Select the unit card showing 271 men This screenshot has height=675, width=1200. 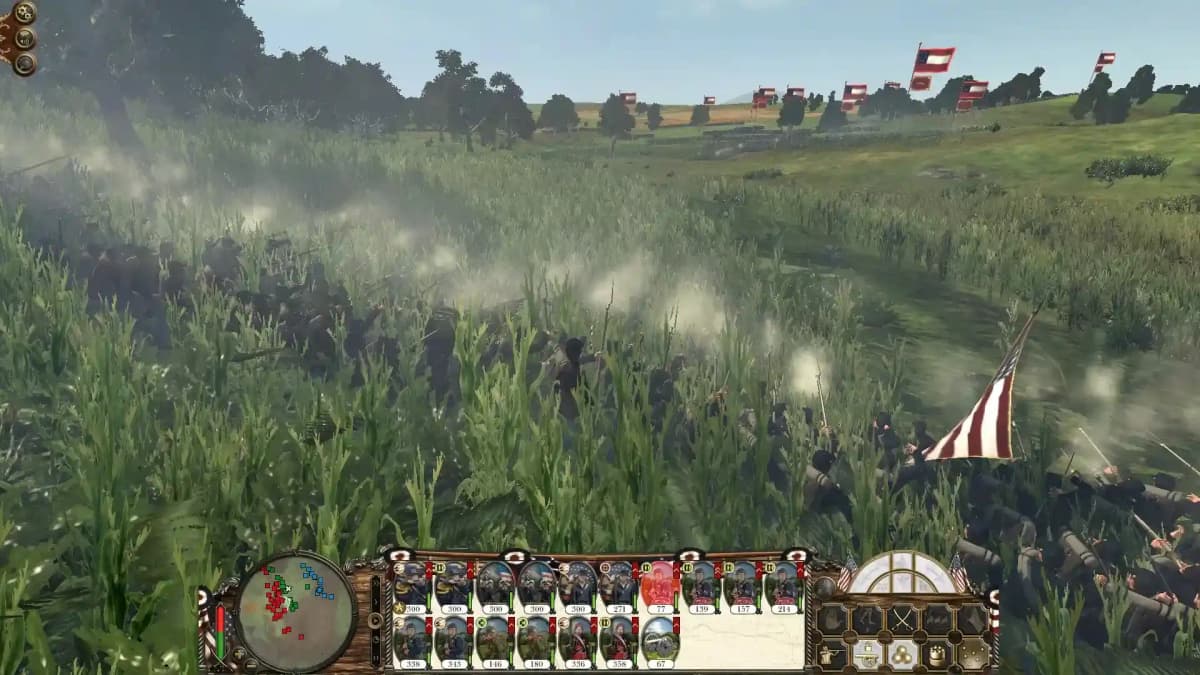pos(617,586)
